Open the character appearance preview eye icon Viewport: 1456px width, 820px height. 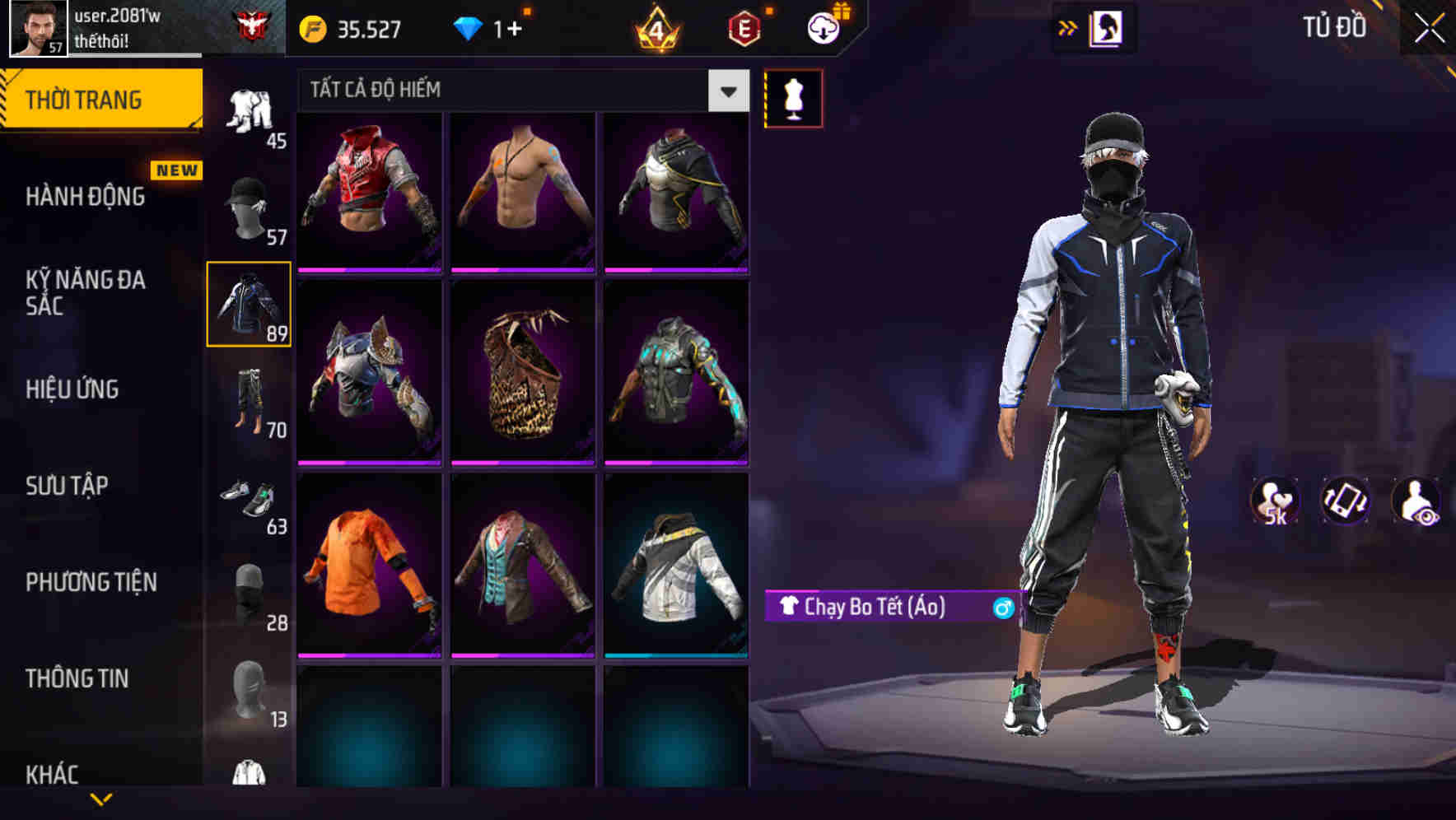1418,501
